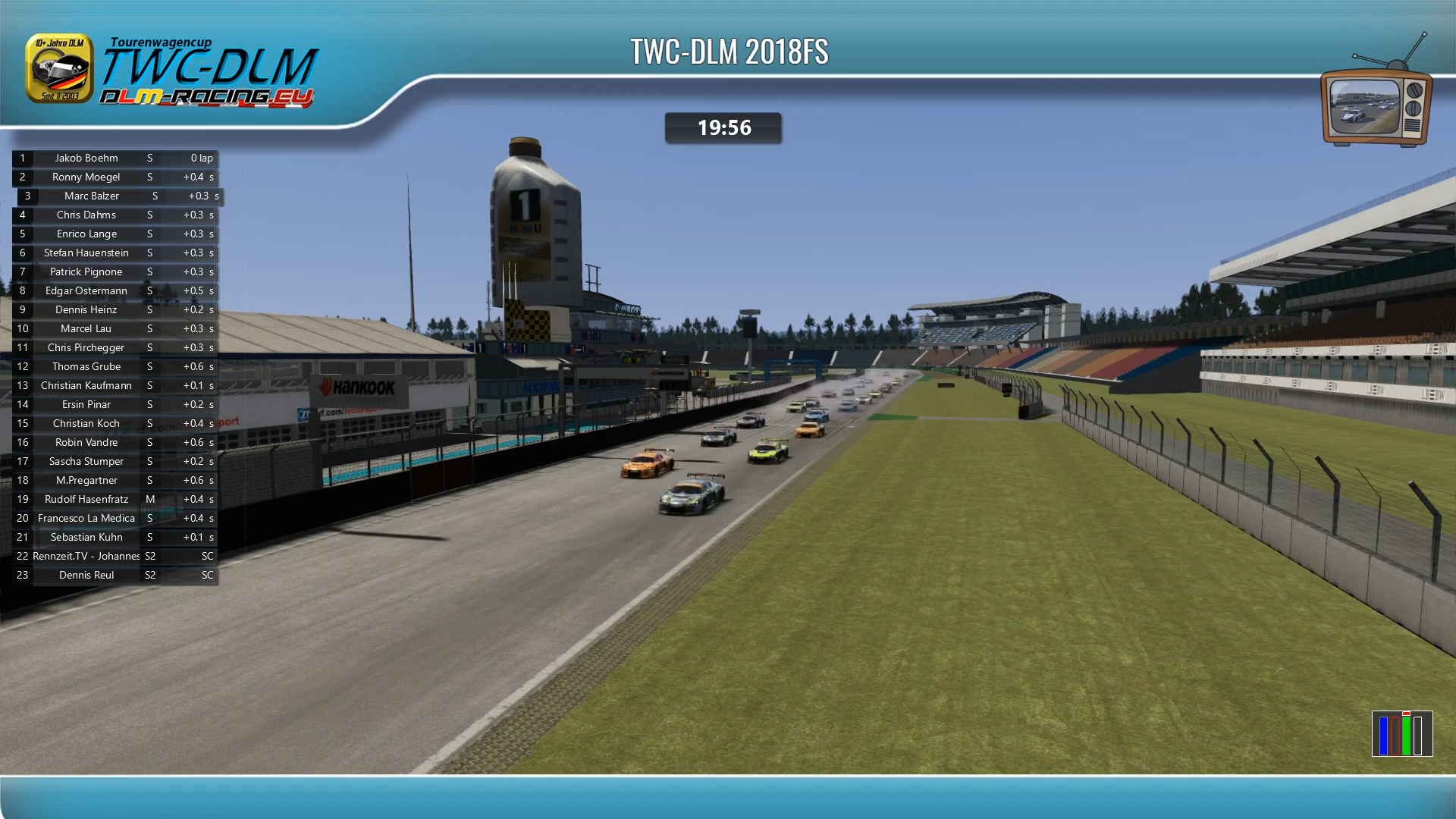Click the TWC-DLM racing logo

coord(173,72)
